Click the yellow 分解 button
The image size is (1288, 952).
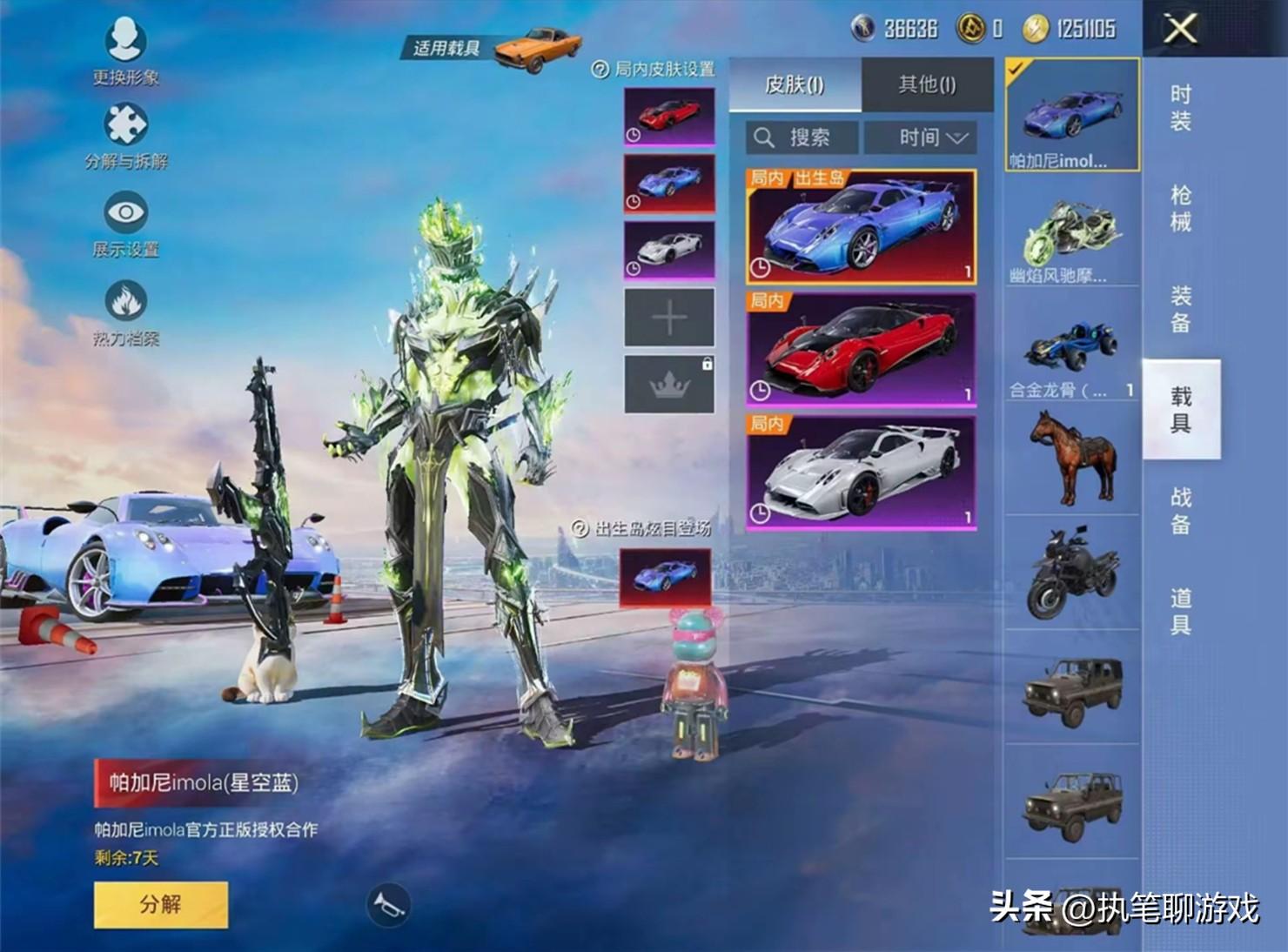[161, 904]
